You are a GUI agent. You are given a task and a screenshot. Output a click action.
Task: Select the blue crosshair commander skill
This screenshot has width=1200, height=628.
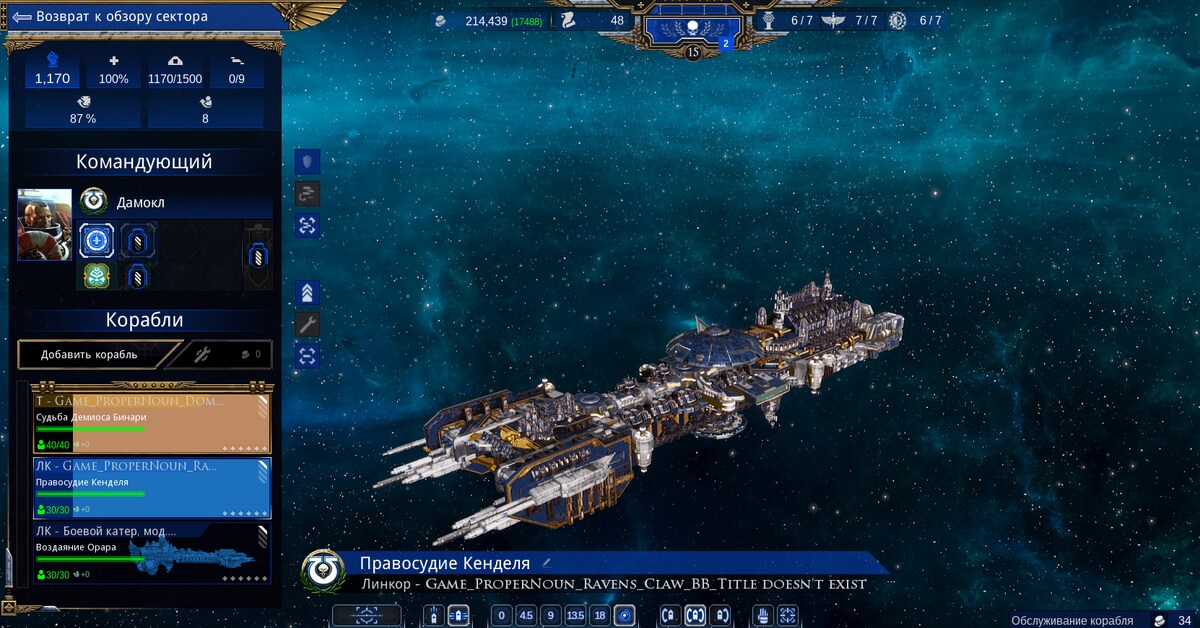[x=97, y=240]
